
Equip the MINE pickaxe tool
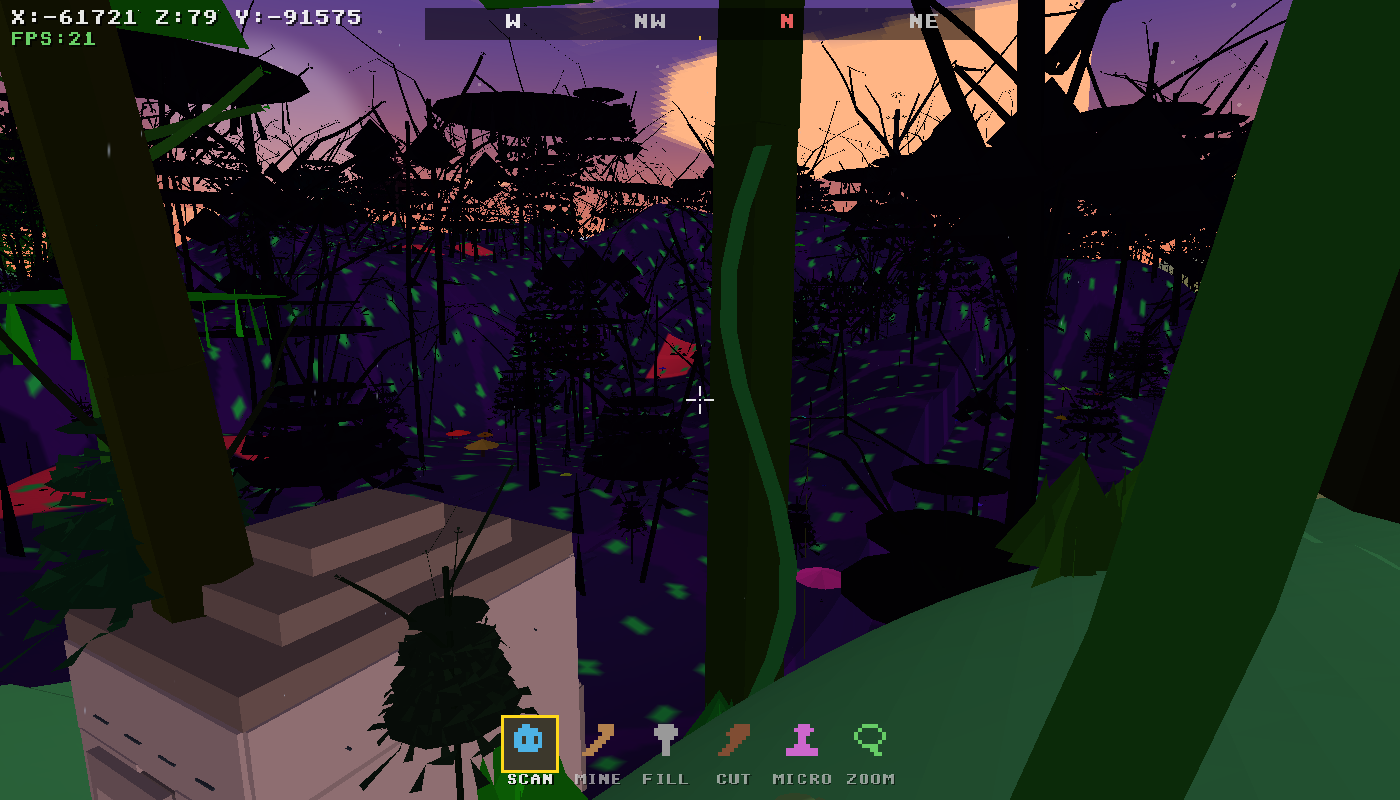click(x=597, y=741)
